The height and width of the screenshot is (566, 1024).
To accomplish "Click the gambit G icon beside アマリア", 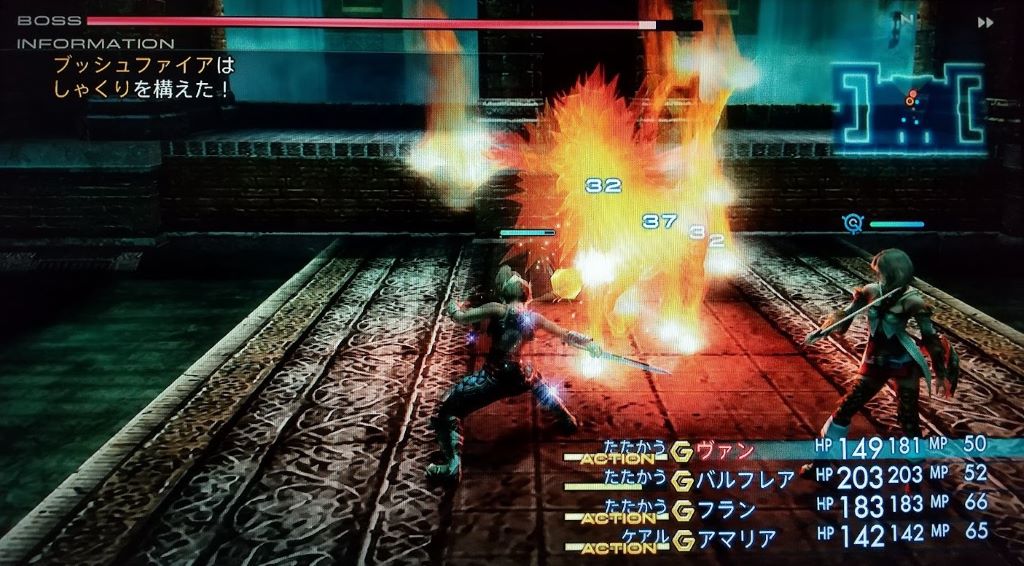I will click(x=685, y=540).
